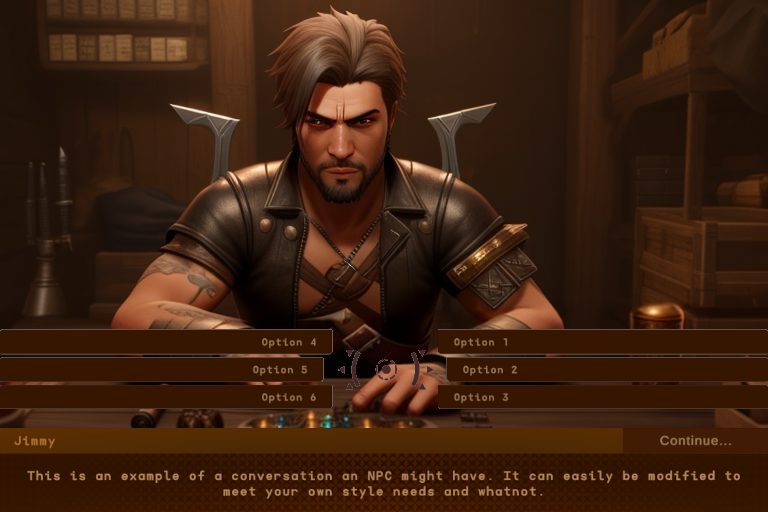This screenshot has height=512, width=768.
Task: Choose dialogue Option 1
Action: coord(601,342)
